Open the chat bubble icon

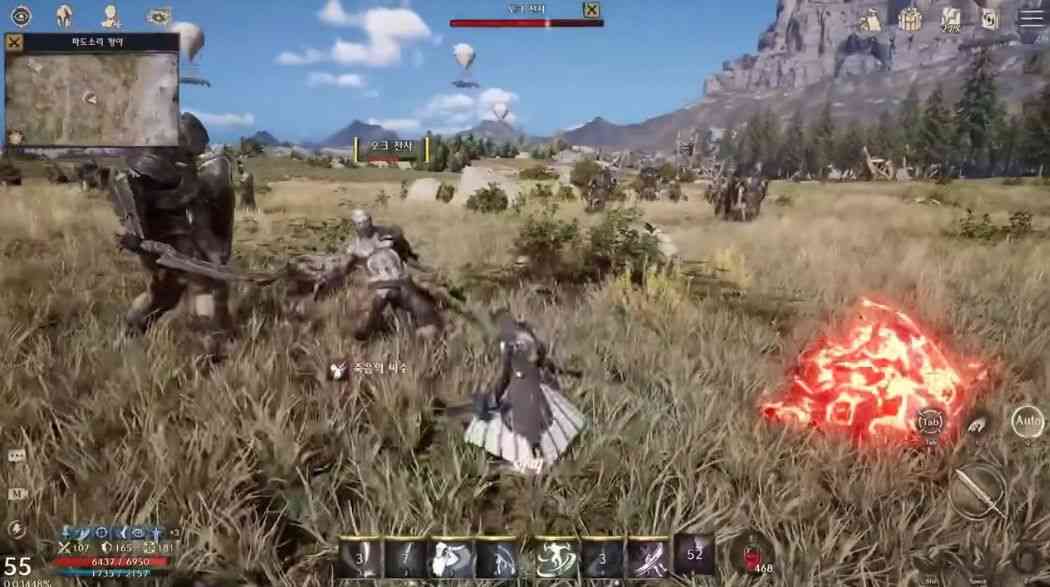click(16, 455)
